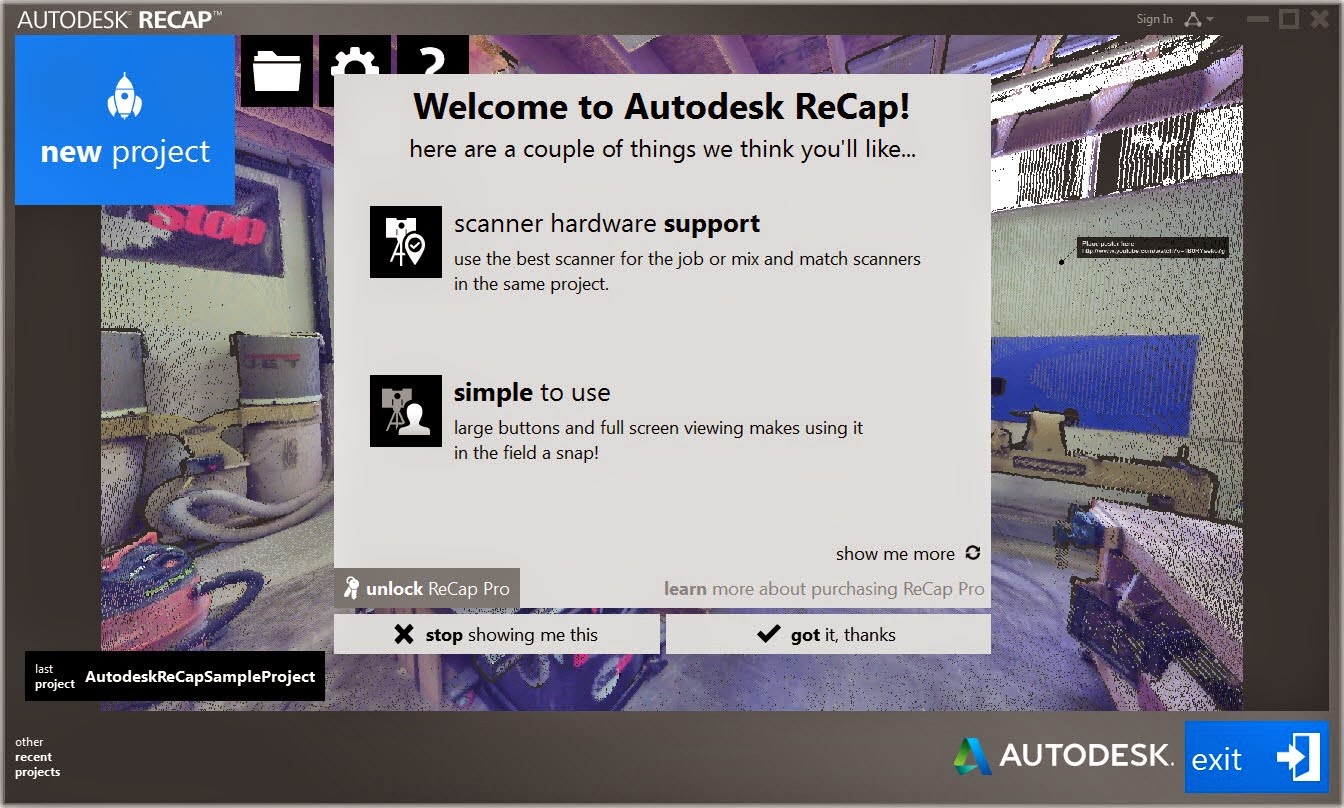The width and height of the screenshot is (1344, 808).
Task: Click the Autodesk logo in the corner
Action: pyautogui.click(x=969, y=756)
